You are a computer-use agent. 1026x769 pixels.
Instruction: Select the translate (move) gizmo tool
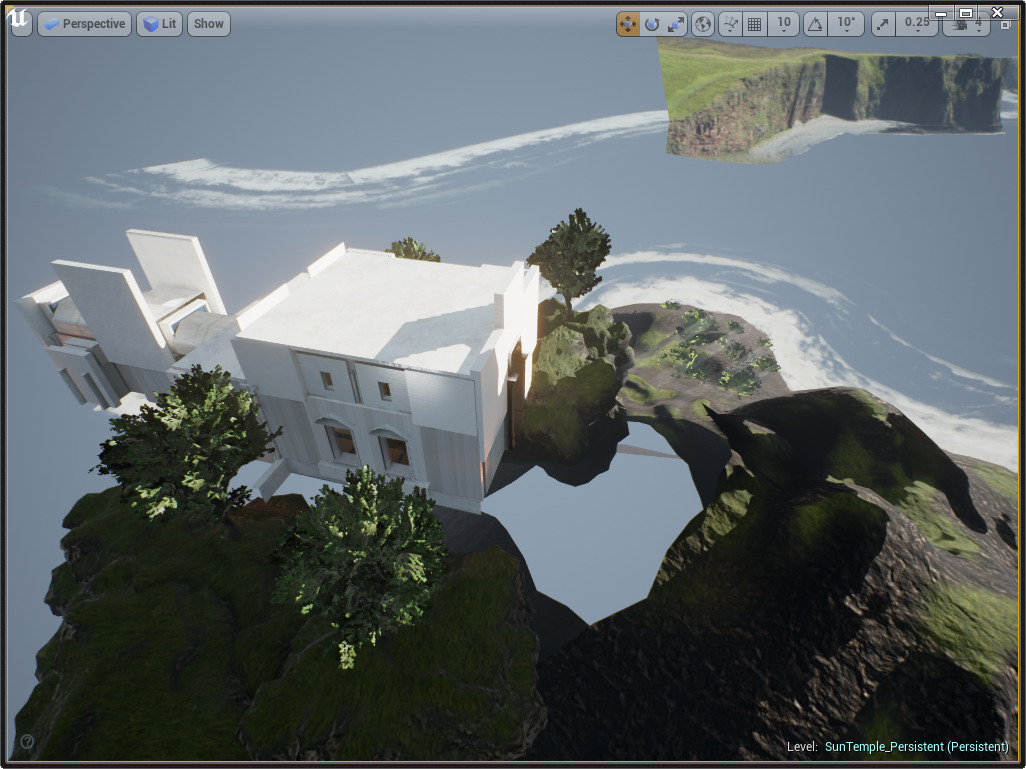(x=628, y=24)
